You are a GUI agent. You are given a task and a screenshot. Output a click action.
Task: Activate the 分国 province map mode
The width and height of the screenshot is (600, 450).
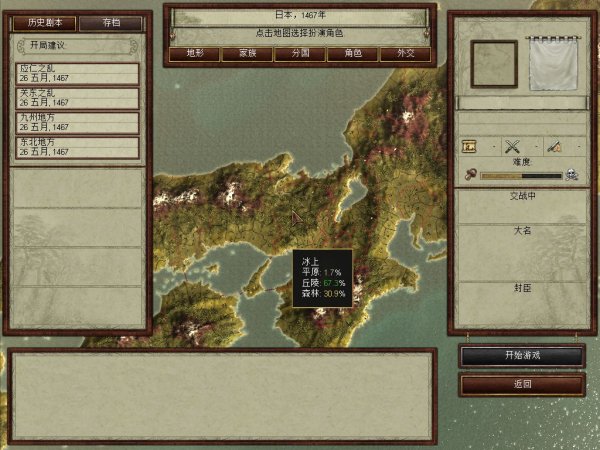pyautogui.click(x=299, y=54)
